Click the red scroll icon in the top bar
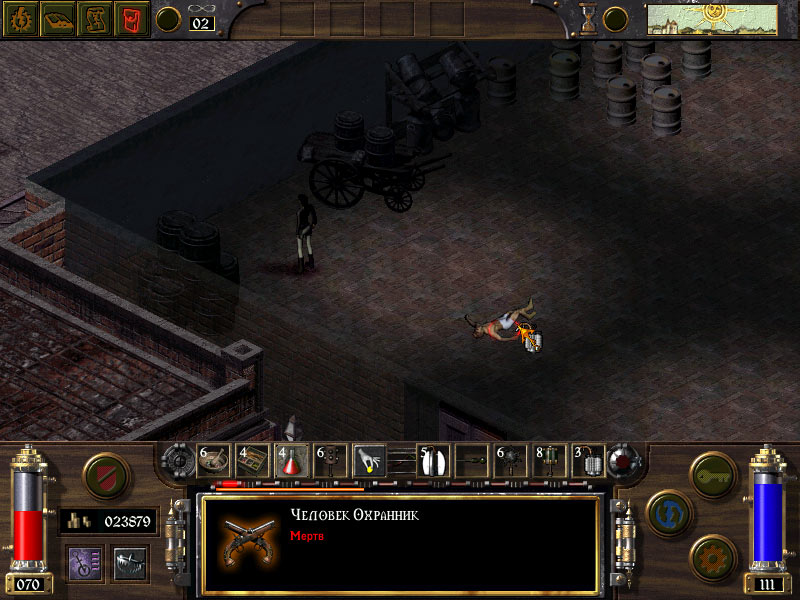Screen dimensions: 800x600 click(x=130, y=19)
